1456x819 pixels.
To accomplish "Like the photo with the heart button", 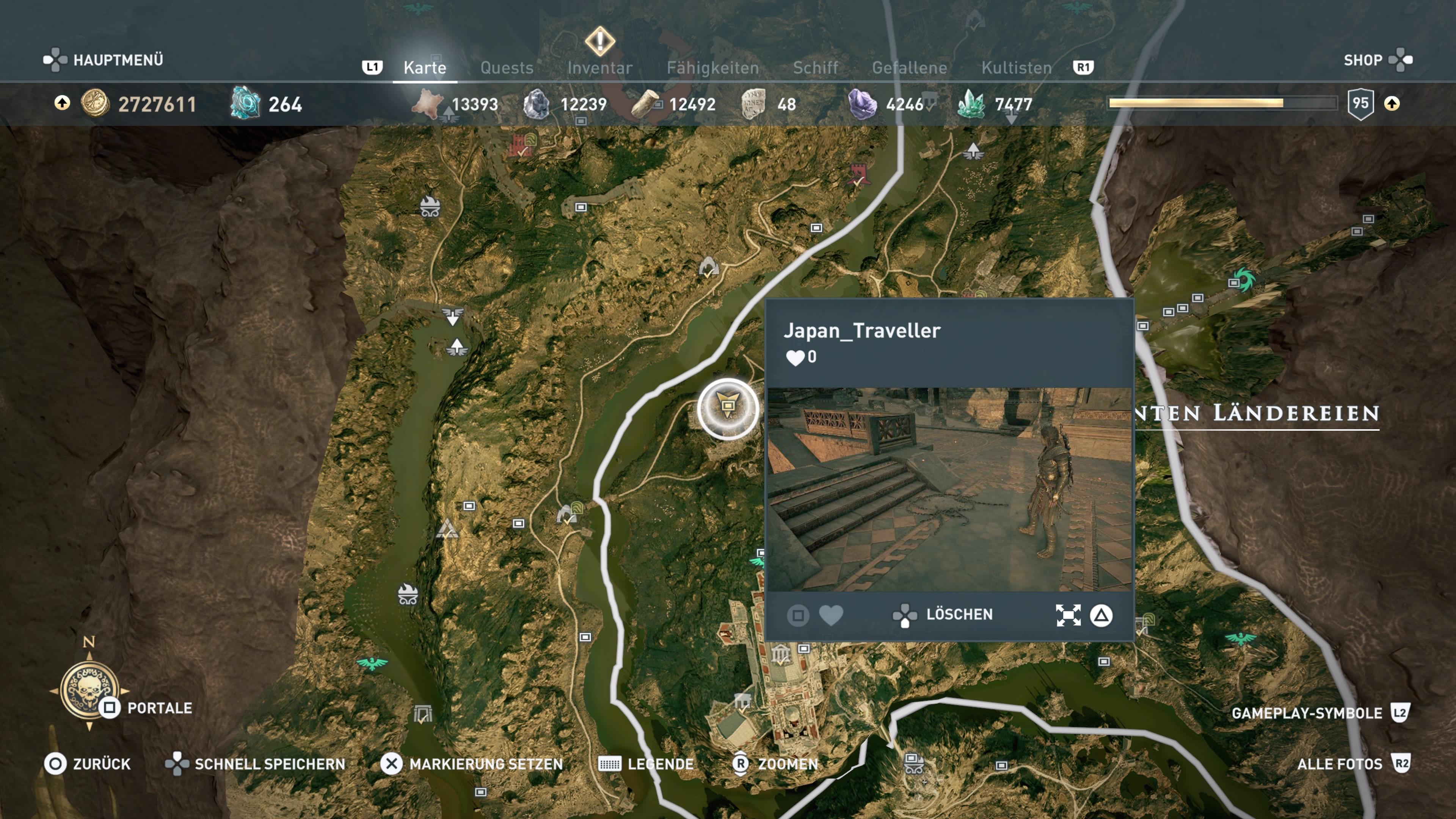I will pos(831,615).
